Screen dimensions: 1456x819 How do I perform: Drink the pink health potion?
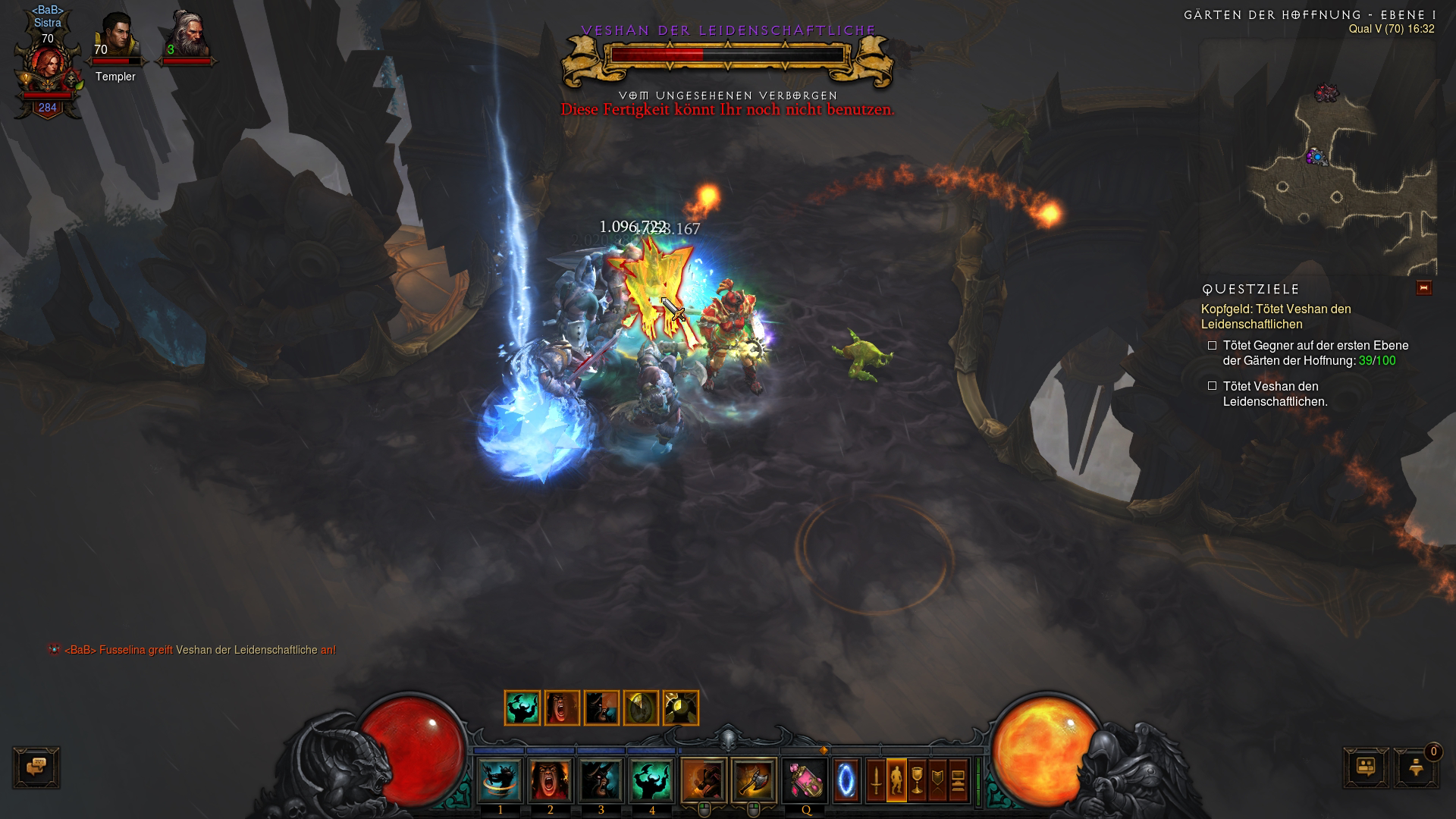point(805,780)
